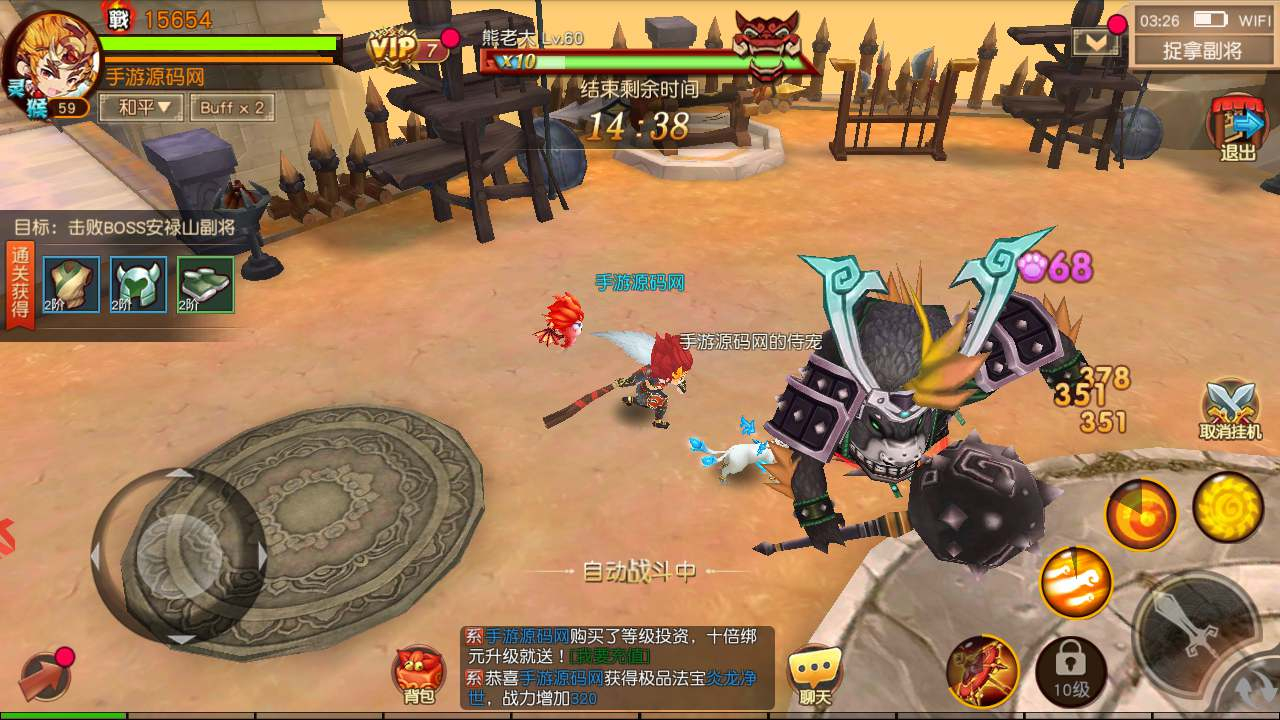The width and height of the screenshot is (1280, 720).
Task: Click the 捉拿副将 dungeon title button
Action: (x=1202, y=49)
